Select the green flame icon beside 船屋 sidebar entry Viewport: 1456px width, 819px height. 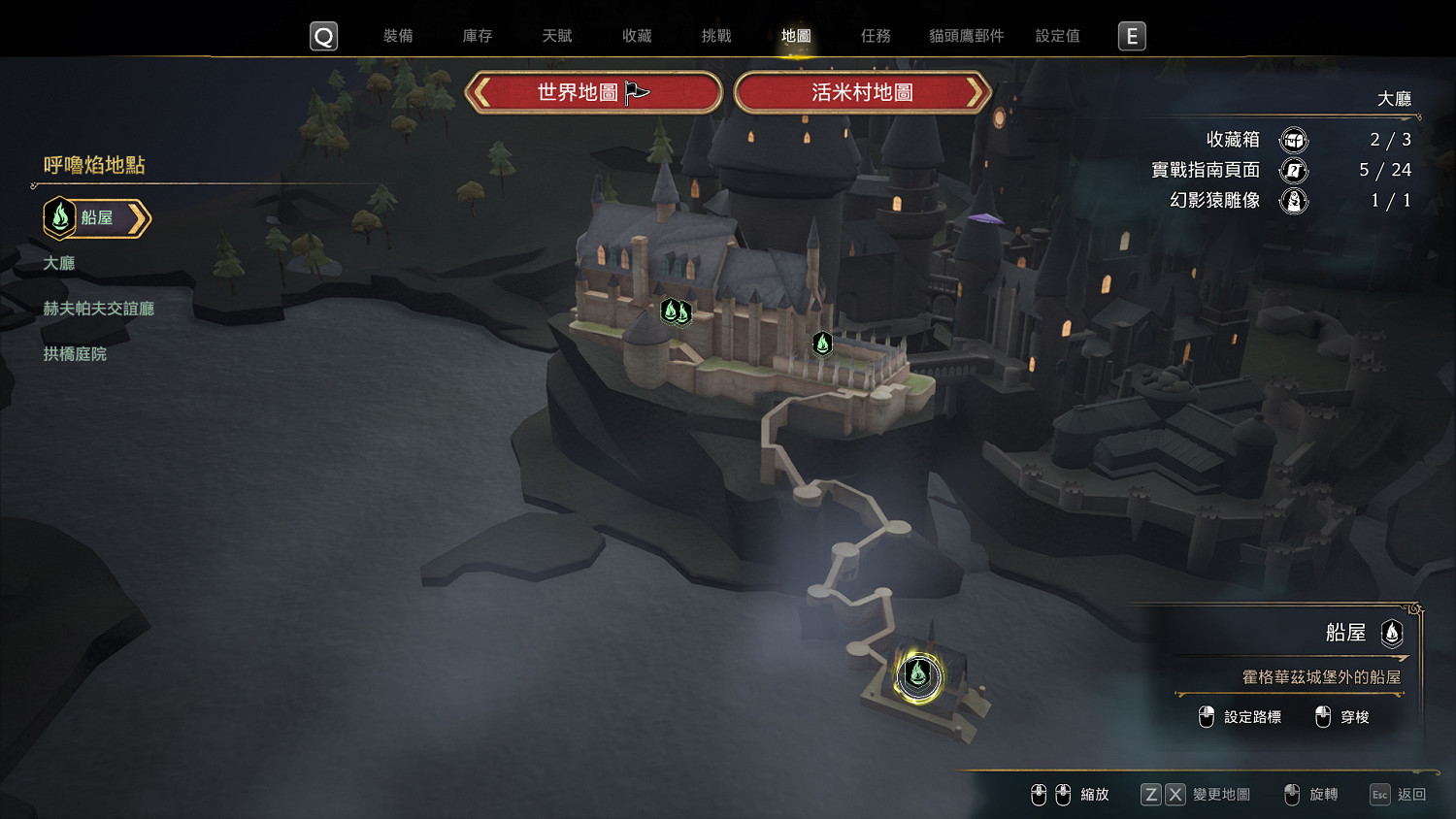click(x=60, y=217)
